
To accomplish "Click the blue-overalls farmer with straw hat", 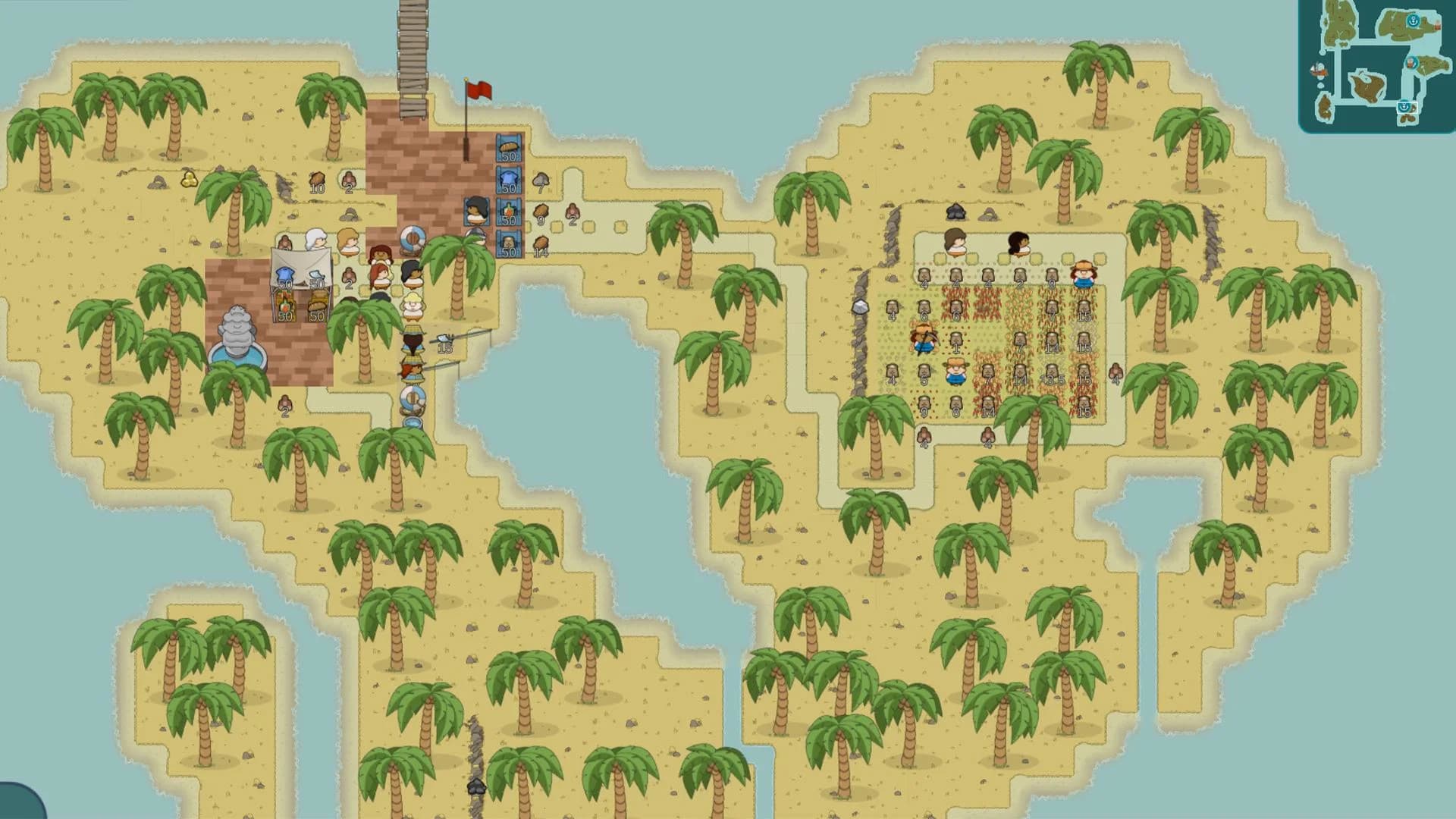I will (956, 372).
